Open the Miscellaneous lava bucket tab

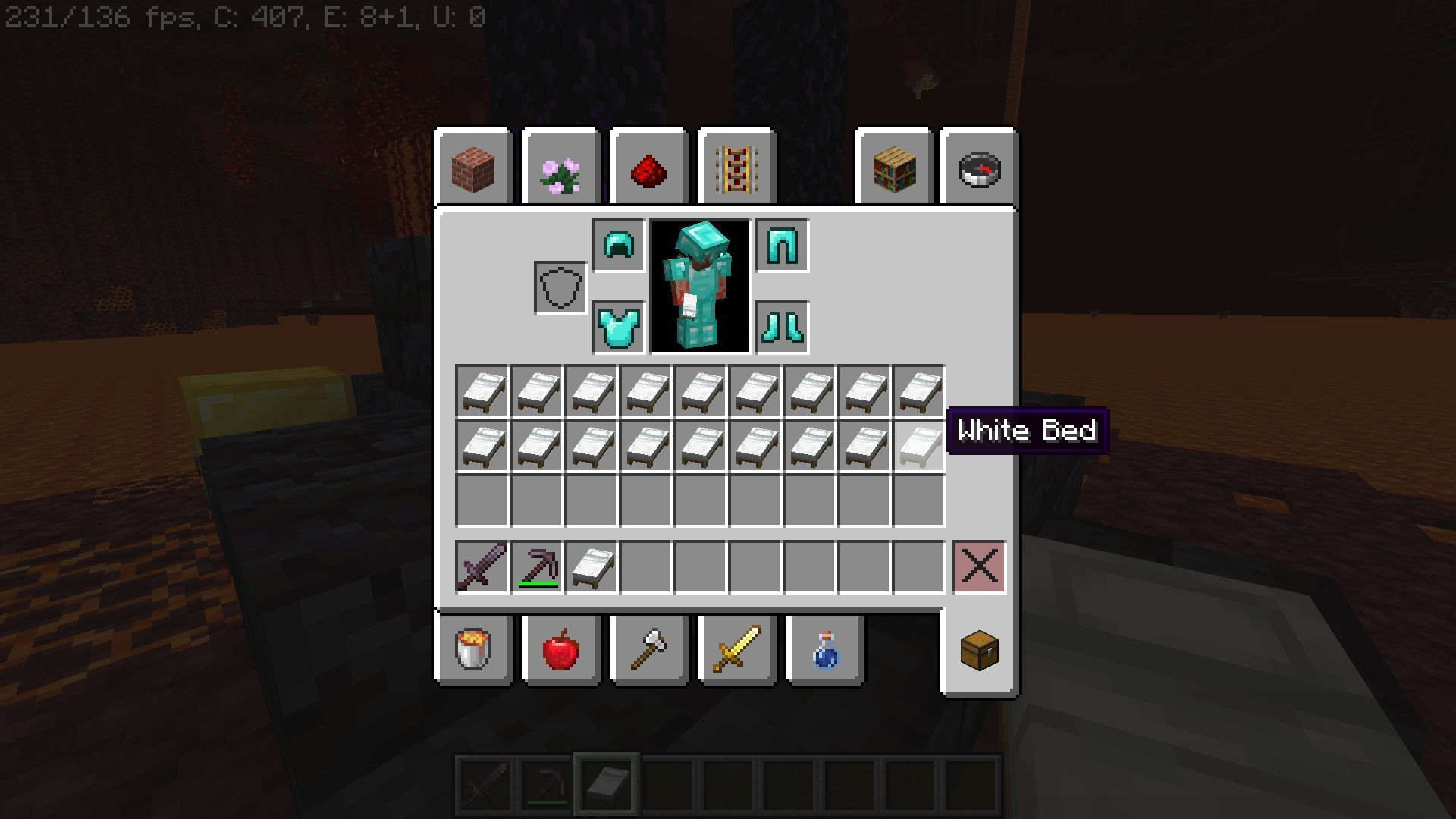[x=473, y=651]
